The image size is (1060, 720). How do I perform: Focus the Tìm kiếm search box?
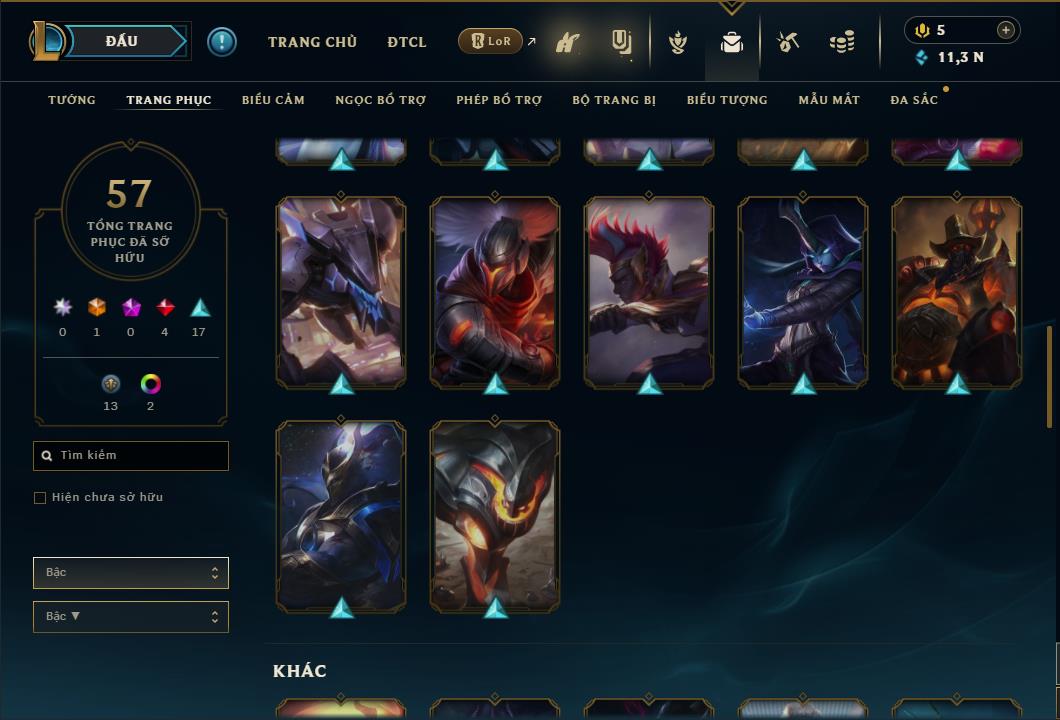131,456
